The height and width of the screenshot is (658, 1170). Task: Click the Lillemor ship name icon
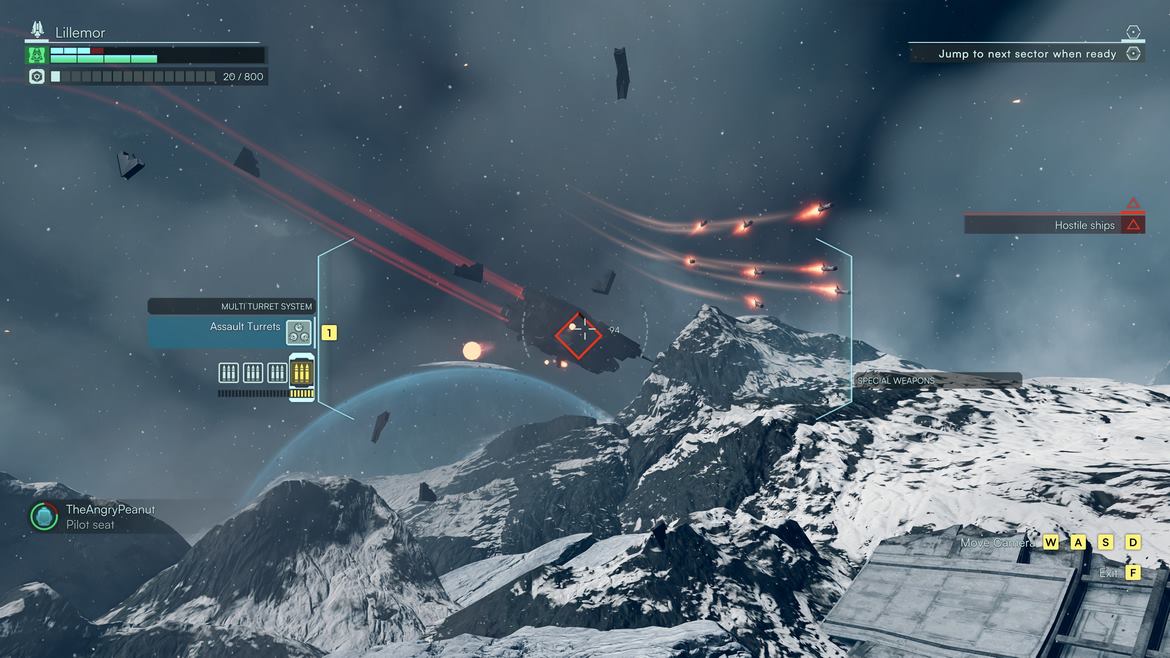[x=38, y=32]
